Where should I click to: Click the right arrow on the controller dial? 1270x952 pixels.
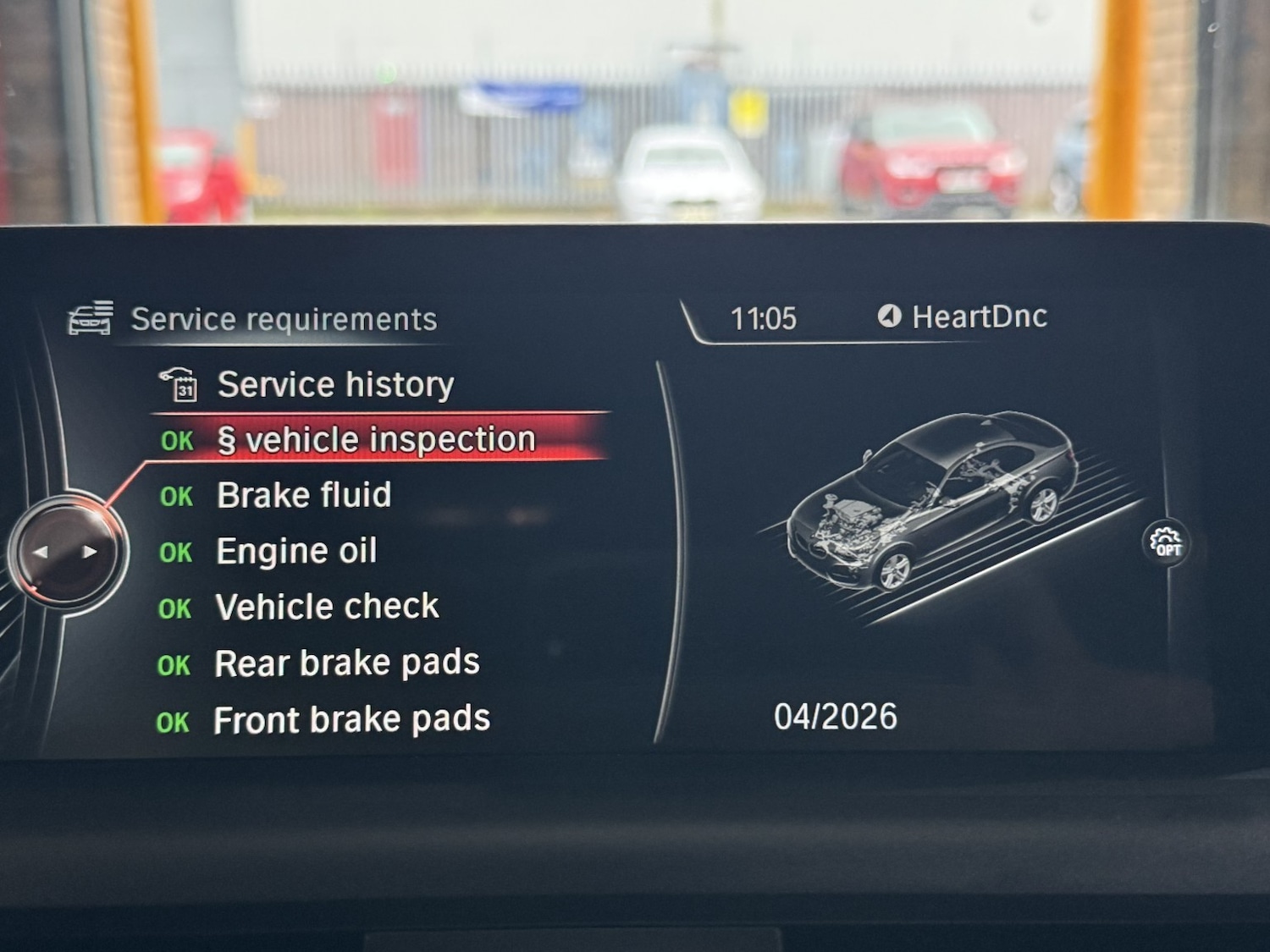90,552
